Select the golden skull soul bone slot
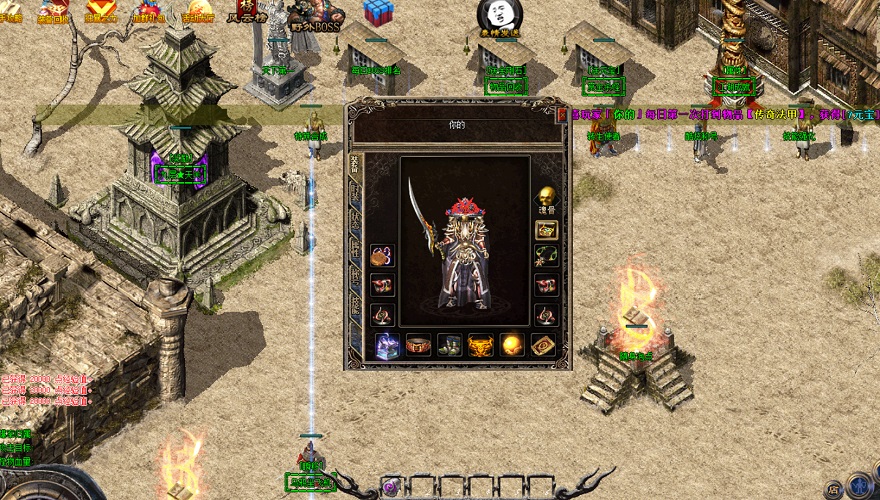 [546, 197]
